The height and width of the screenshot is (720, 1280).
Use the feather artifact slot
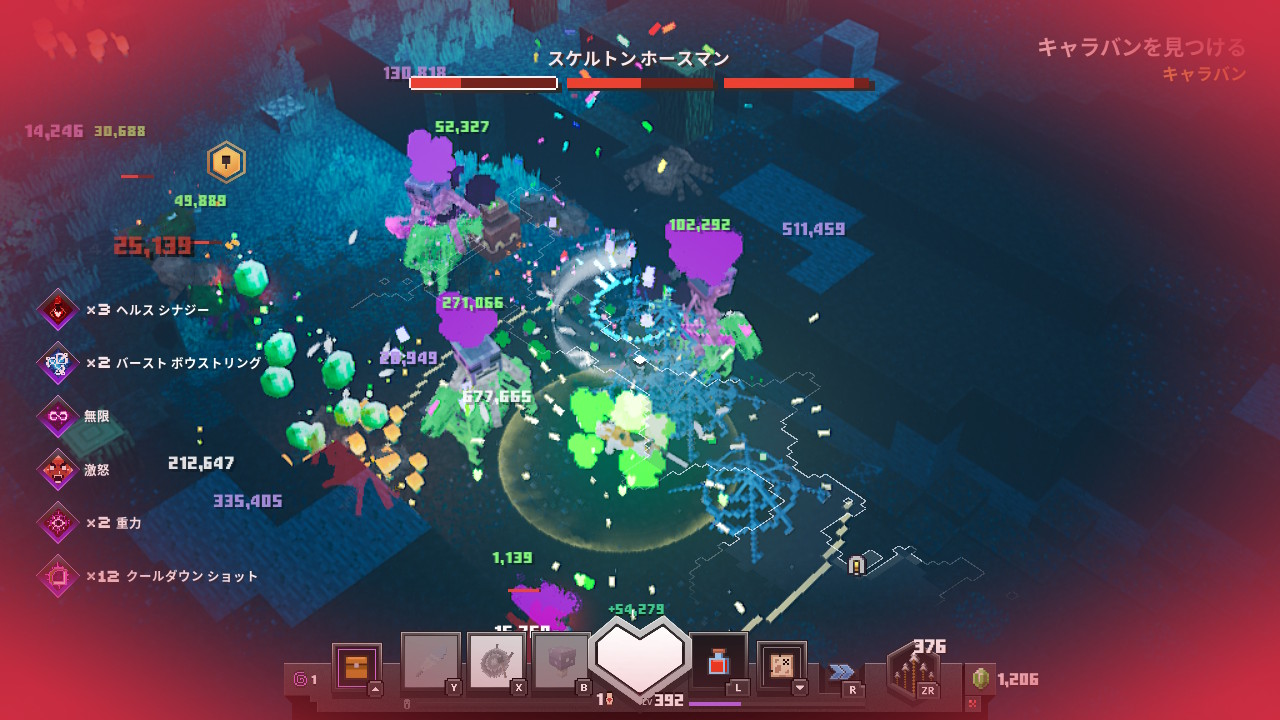431,662
